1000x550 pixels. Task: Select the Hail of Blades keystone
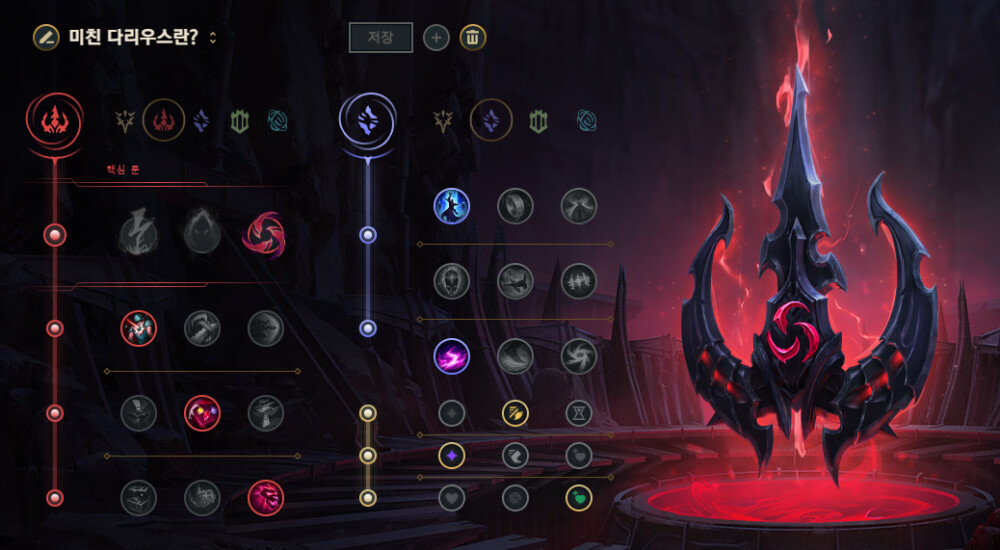[264, 236]
